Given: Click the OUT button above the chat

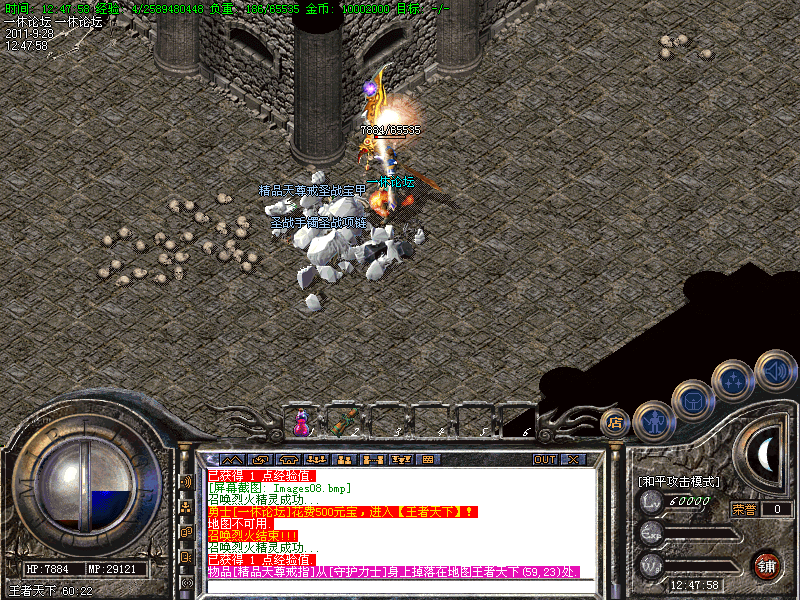Looking at the screenshot, I should point(545,459).
